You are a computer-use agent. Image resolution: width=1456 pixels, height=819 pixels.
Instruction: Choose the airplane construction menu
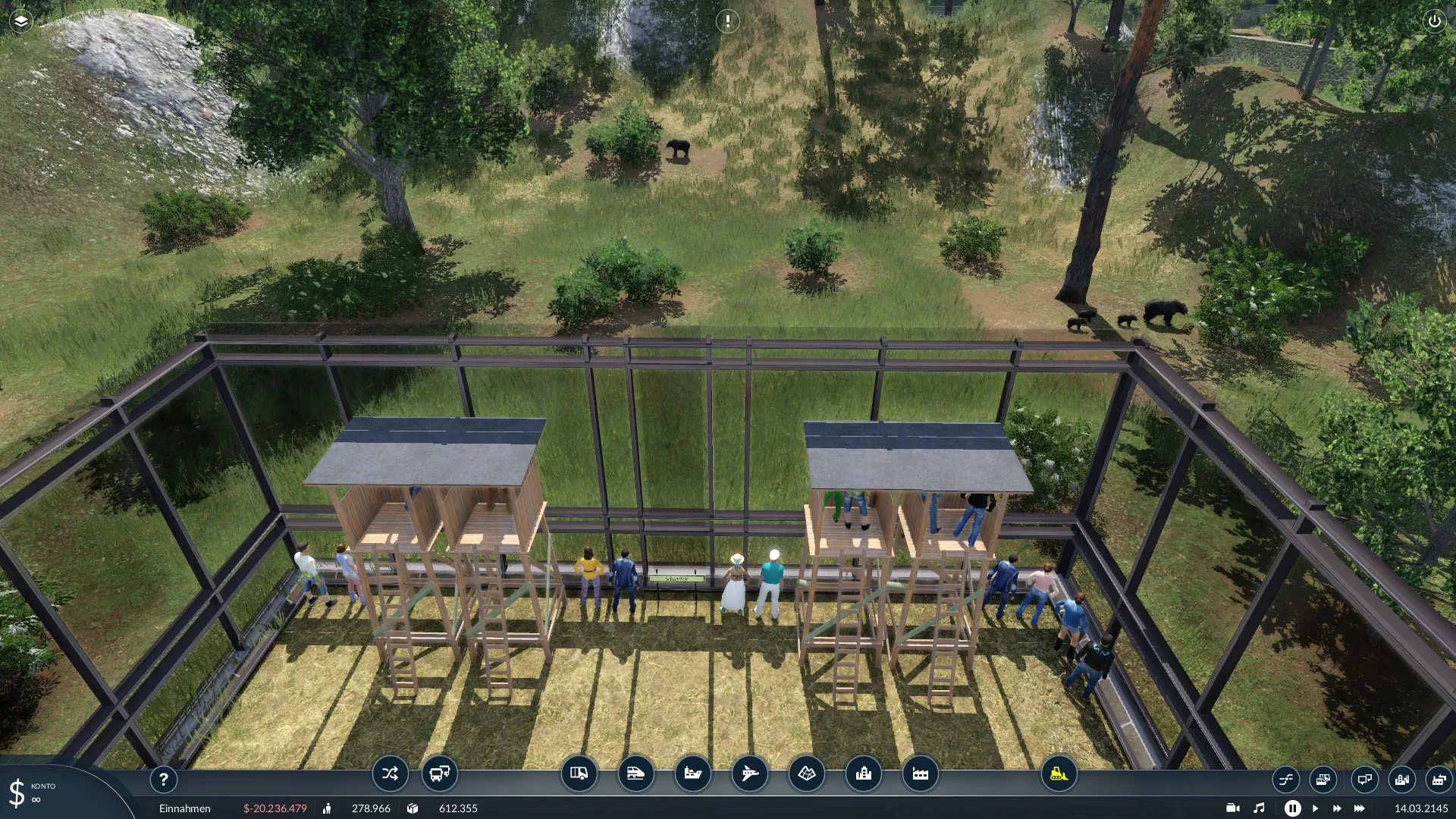point(749,774)
